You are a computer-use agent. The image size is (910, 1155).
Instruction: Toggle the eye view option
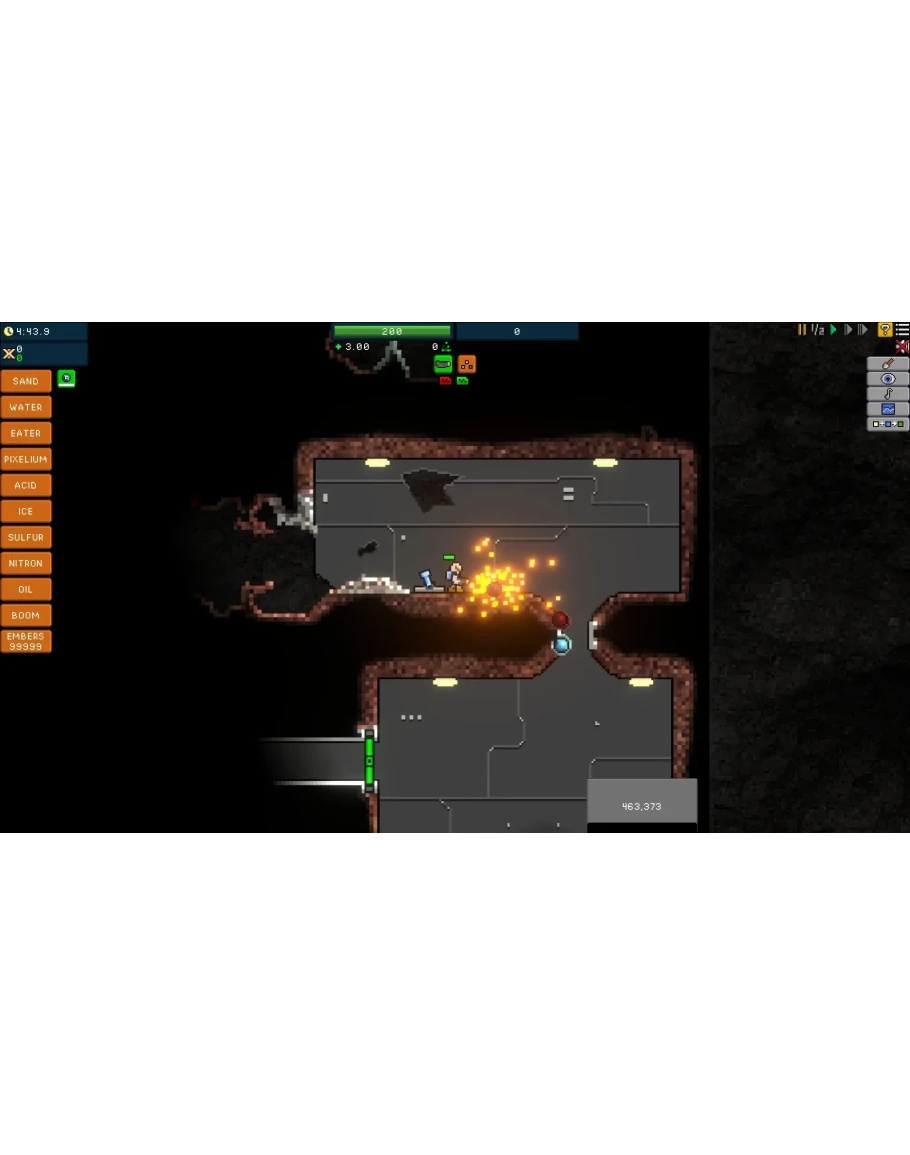[x=888, y=379]
